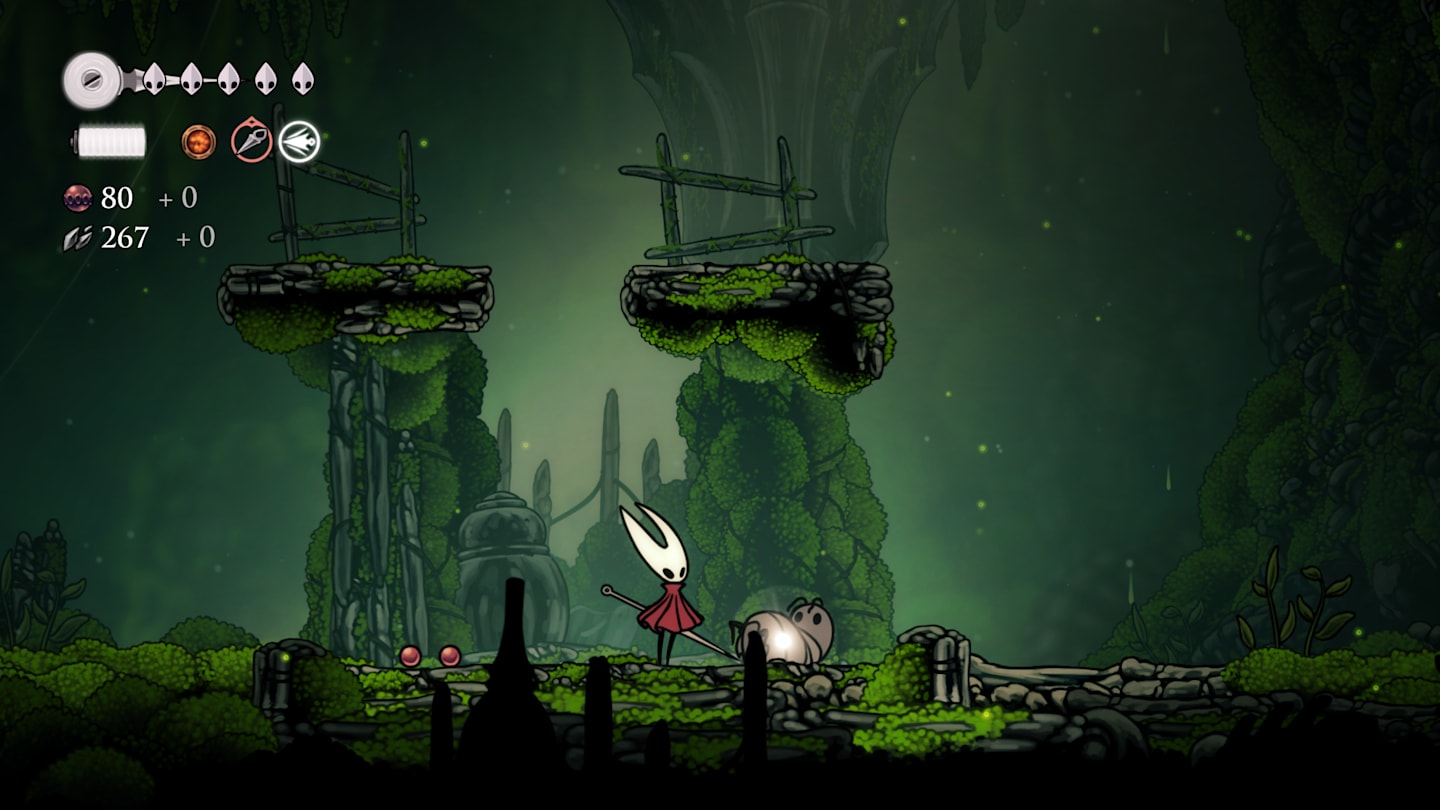Click the shell shards icon
The height and width of the screenshot is (810, 1440).
pyautogui.click(x=77, y=238)
